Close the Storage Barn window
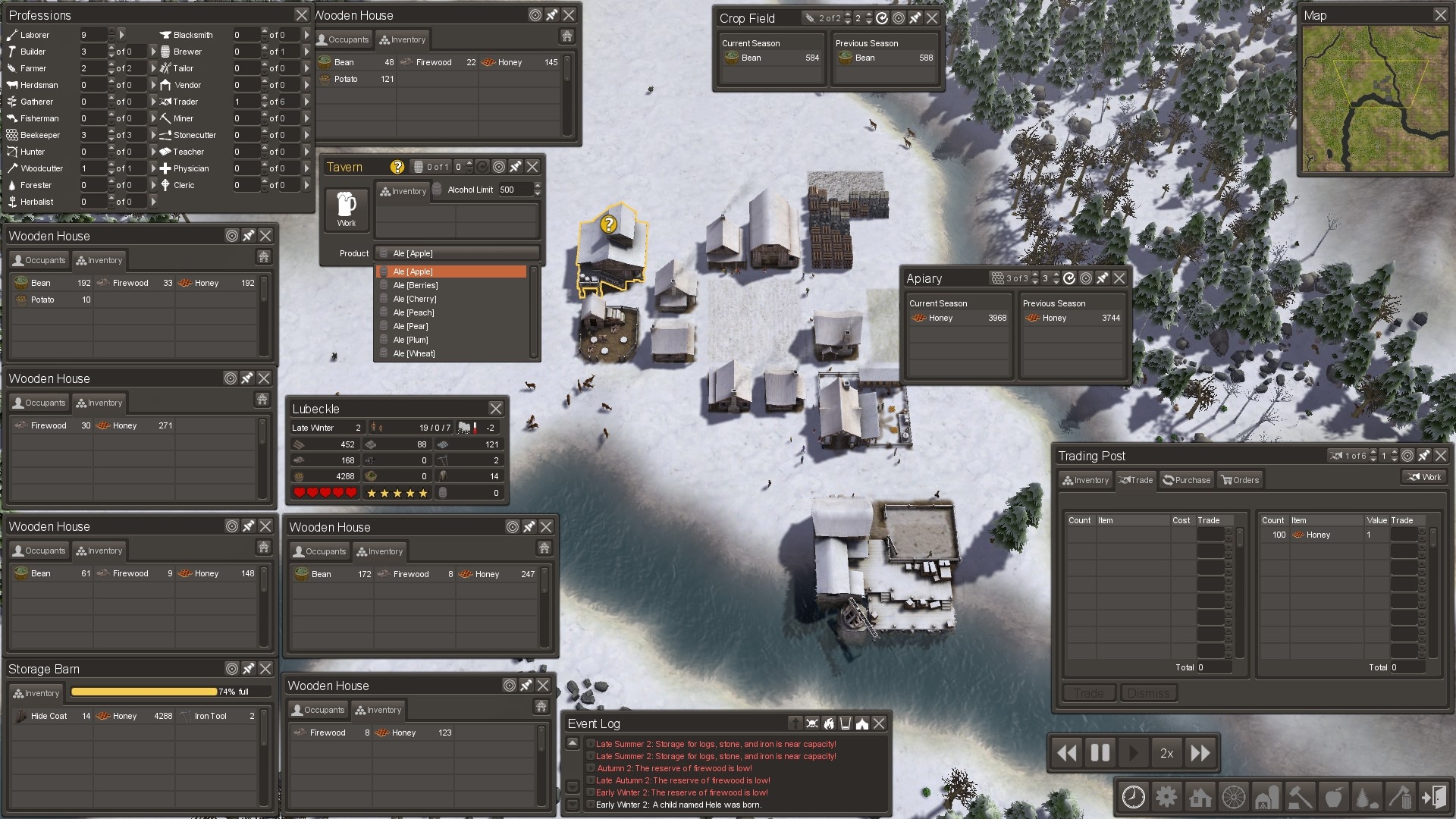 tap(265, 669)
